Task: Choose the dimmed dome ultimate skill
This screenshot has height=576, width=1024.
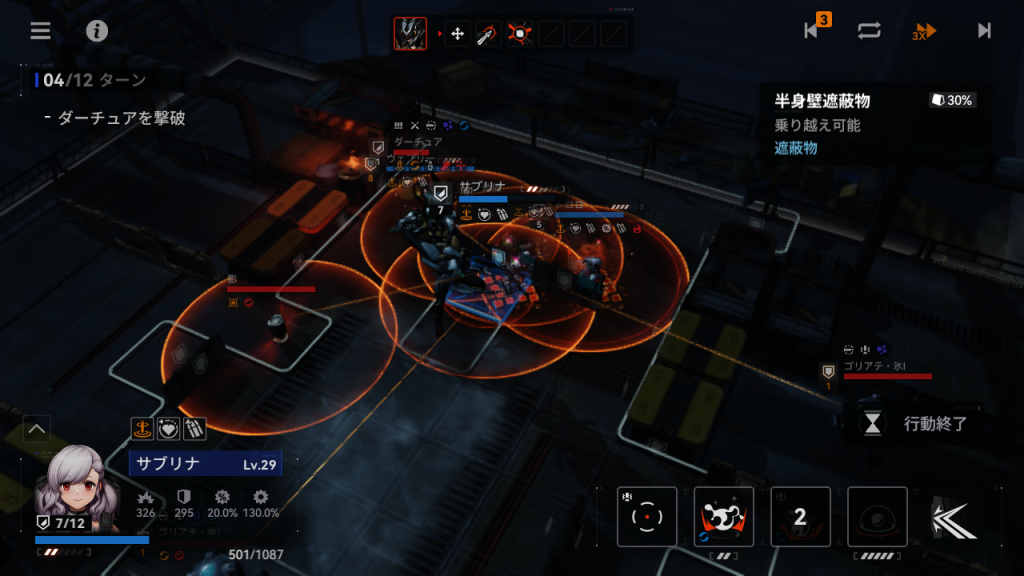Action: pos(877,517)
